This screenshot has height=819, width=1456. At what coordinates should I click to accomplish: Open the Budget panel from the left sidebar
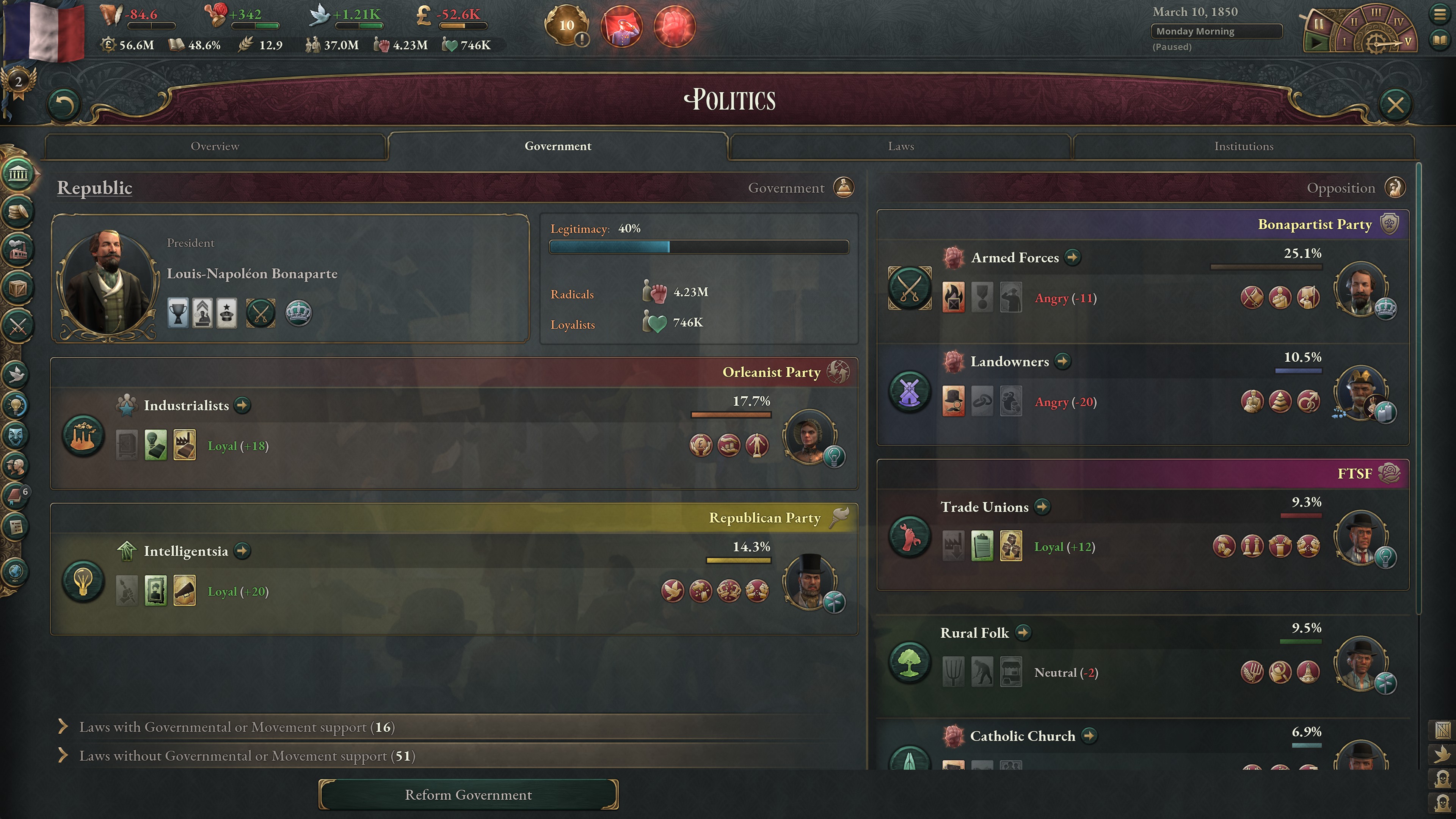pos(19,212)
